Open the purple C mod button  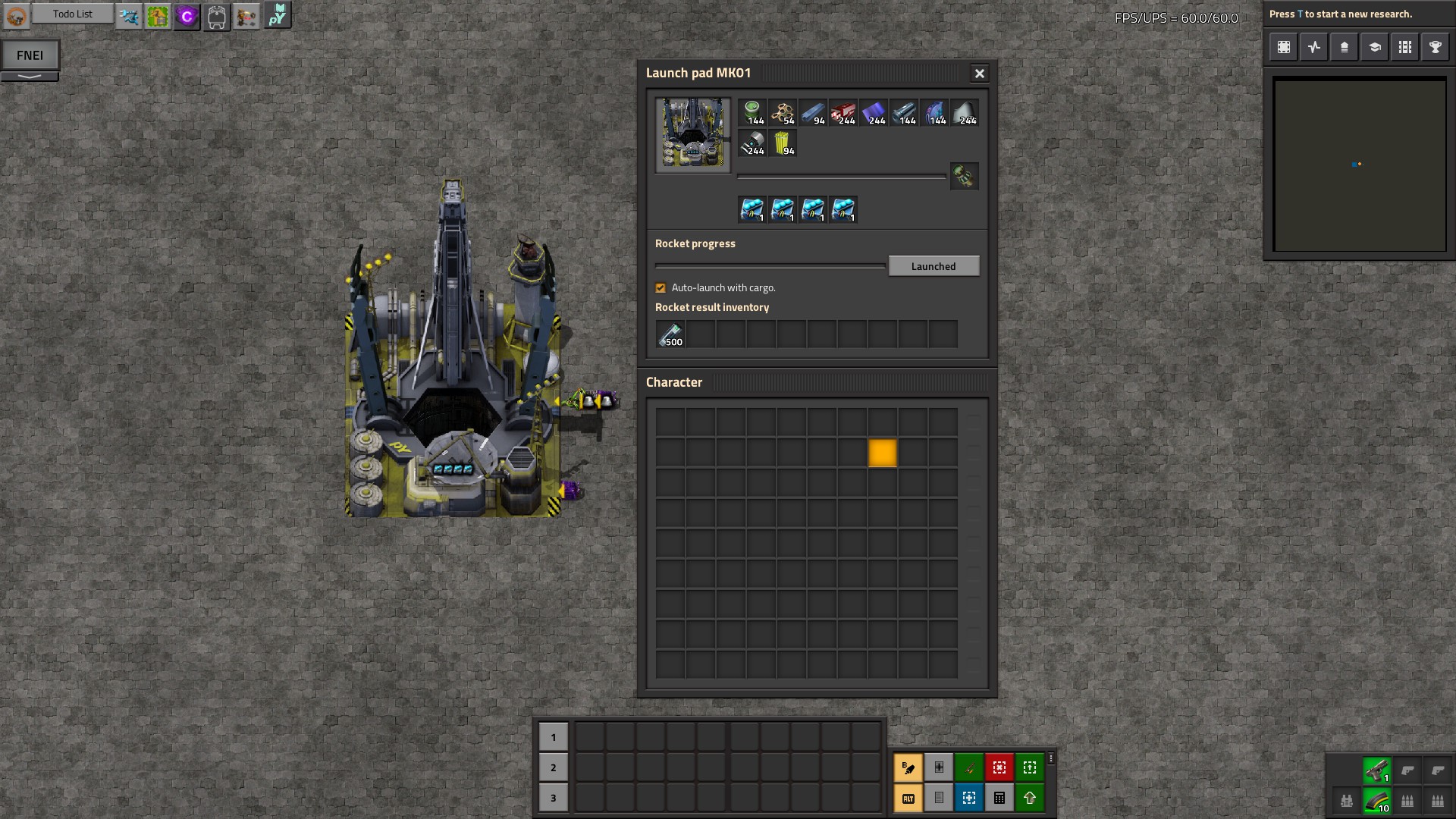pyautogui.click(x=187, y=16)
